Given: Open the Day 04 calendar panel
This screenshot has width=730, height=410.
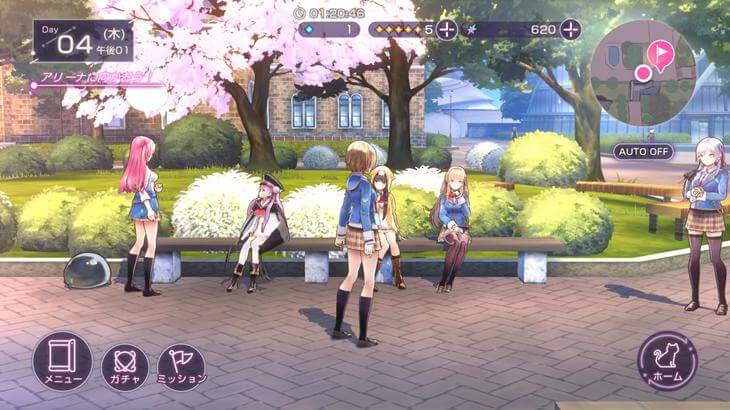Looking at the screenshot, I should [x=82, y=42].
